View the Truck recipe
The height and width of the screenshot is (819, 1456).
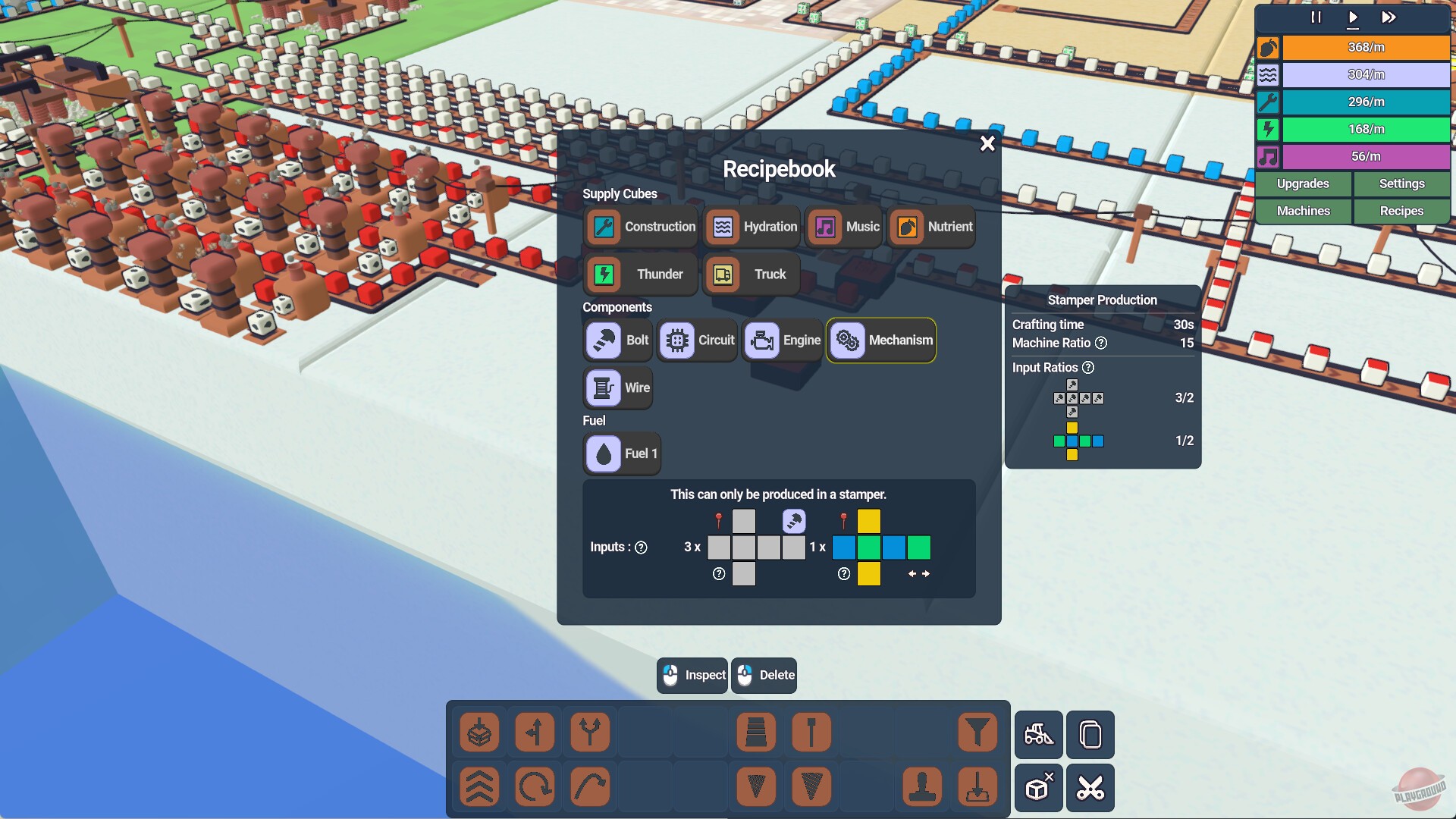point(750,274)
